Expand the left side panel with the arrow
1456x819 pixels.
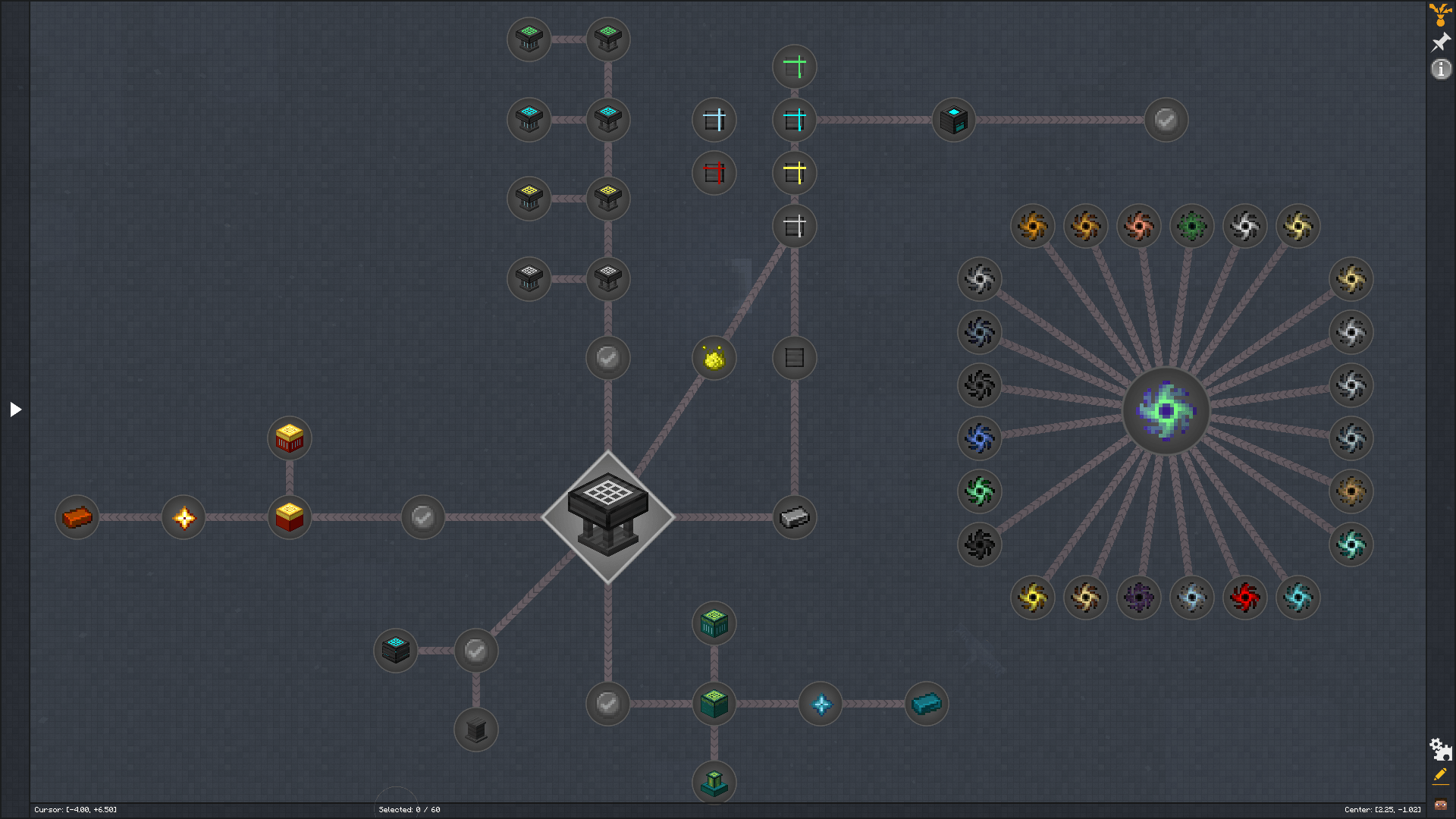point(15,409)
